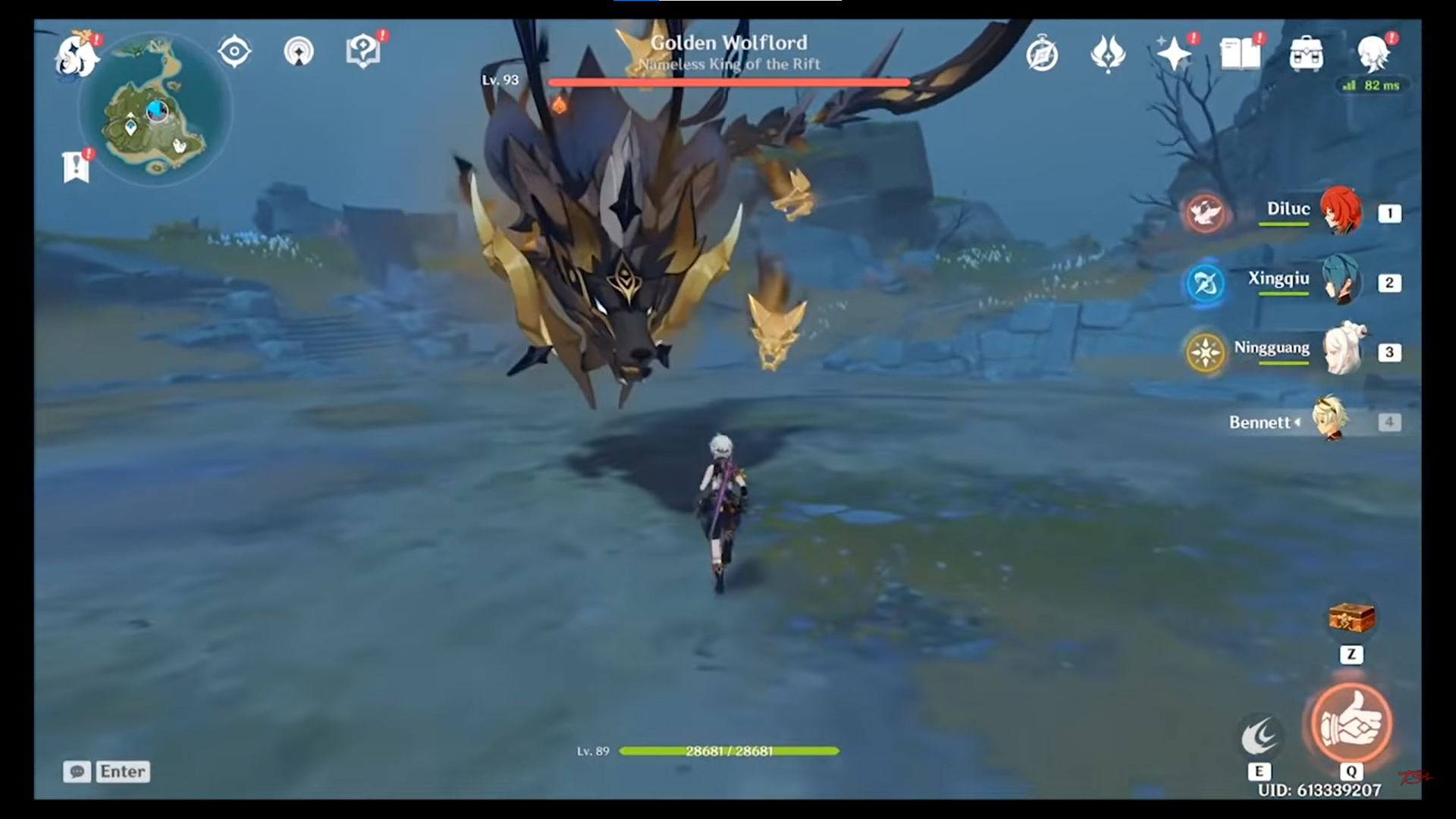Open the events winged-flame icon
Viewport: 1456px width, 819px height.
pos(1108,54)
